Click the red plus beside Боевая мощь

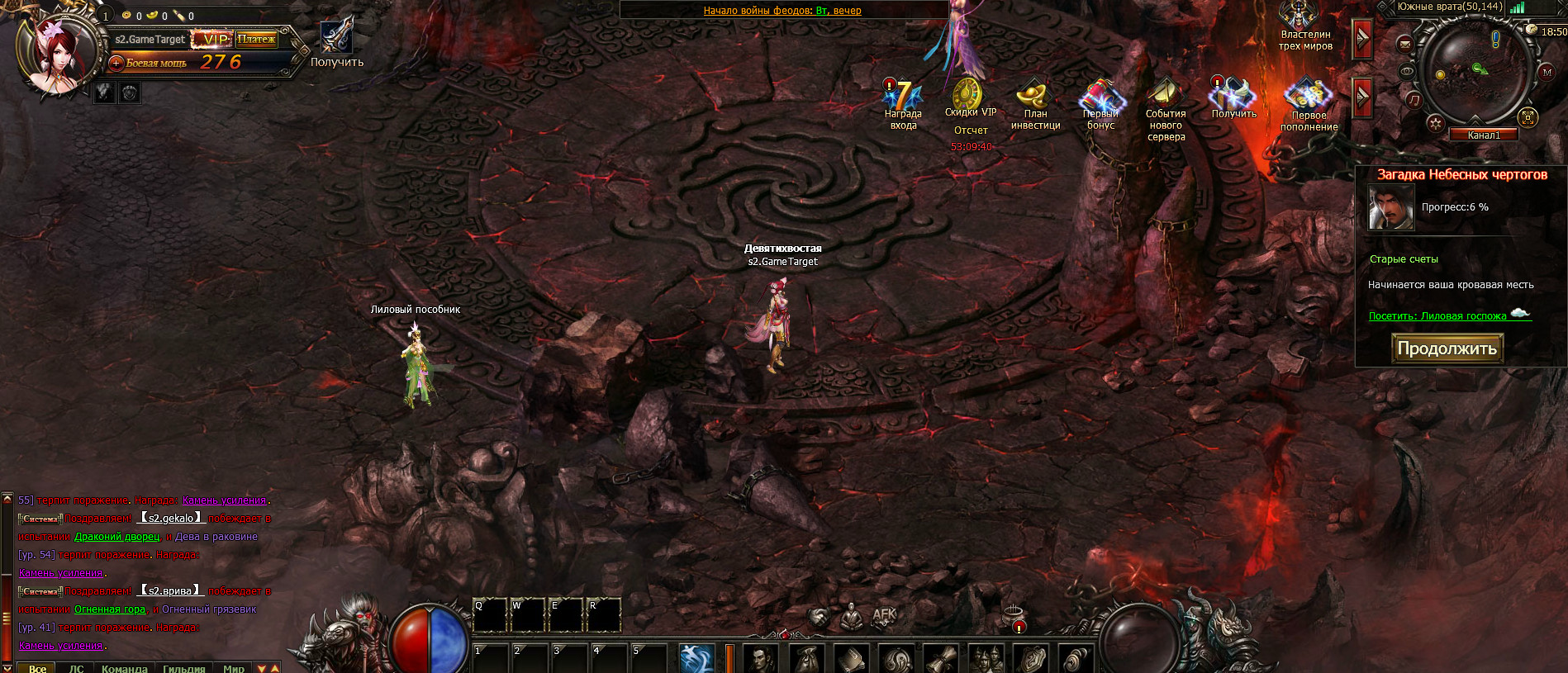click(116, 63)
